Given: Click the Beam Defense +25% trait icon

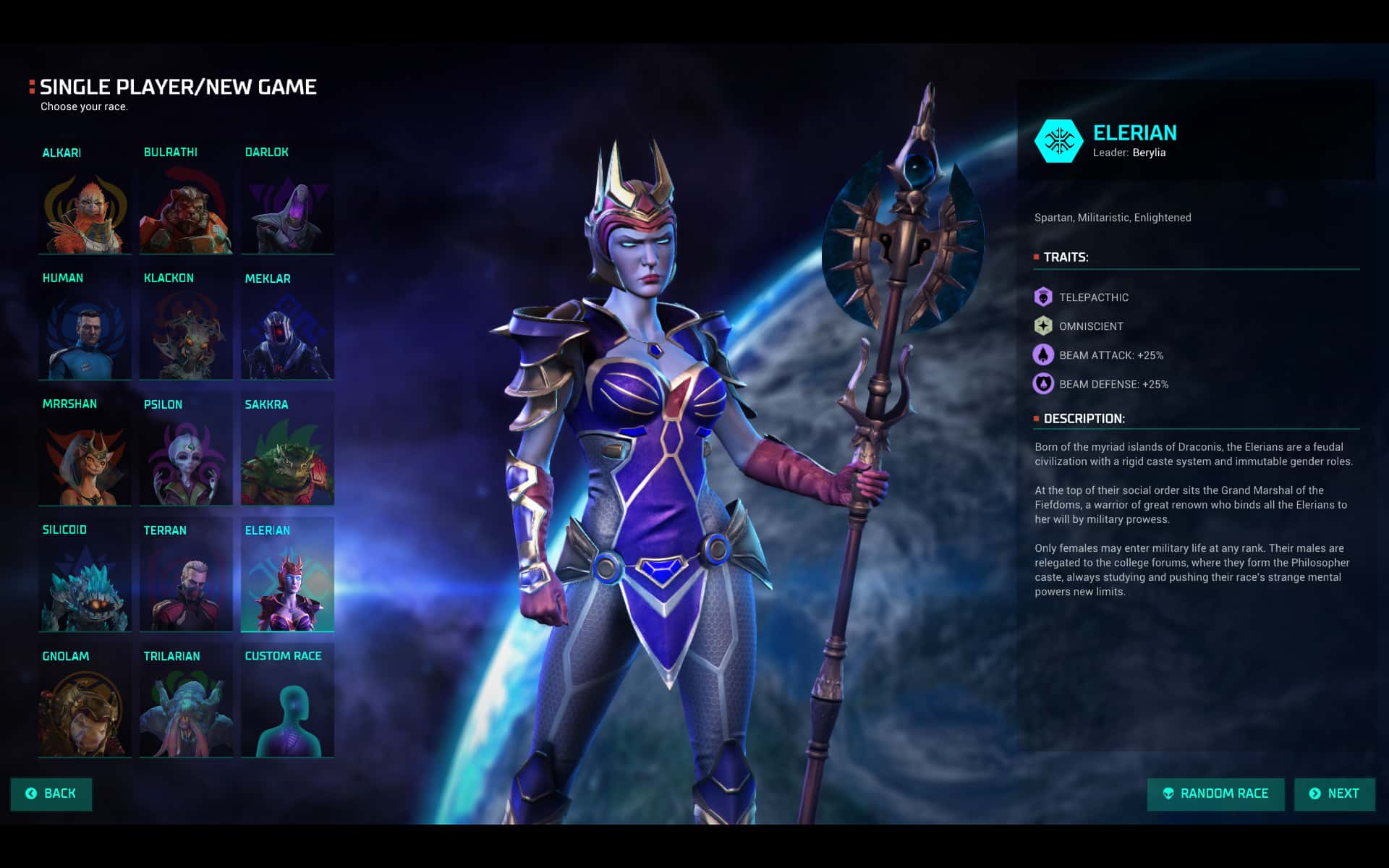Looking at the screenshot, I should coord(1042,384).
